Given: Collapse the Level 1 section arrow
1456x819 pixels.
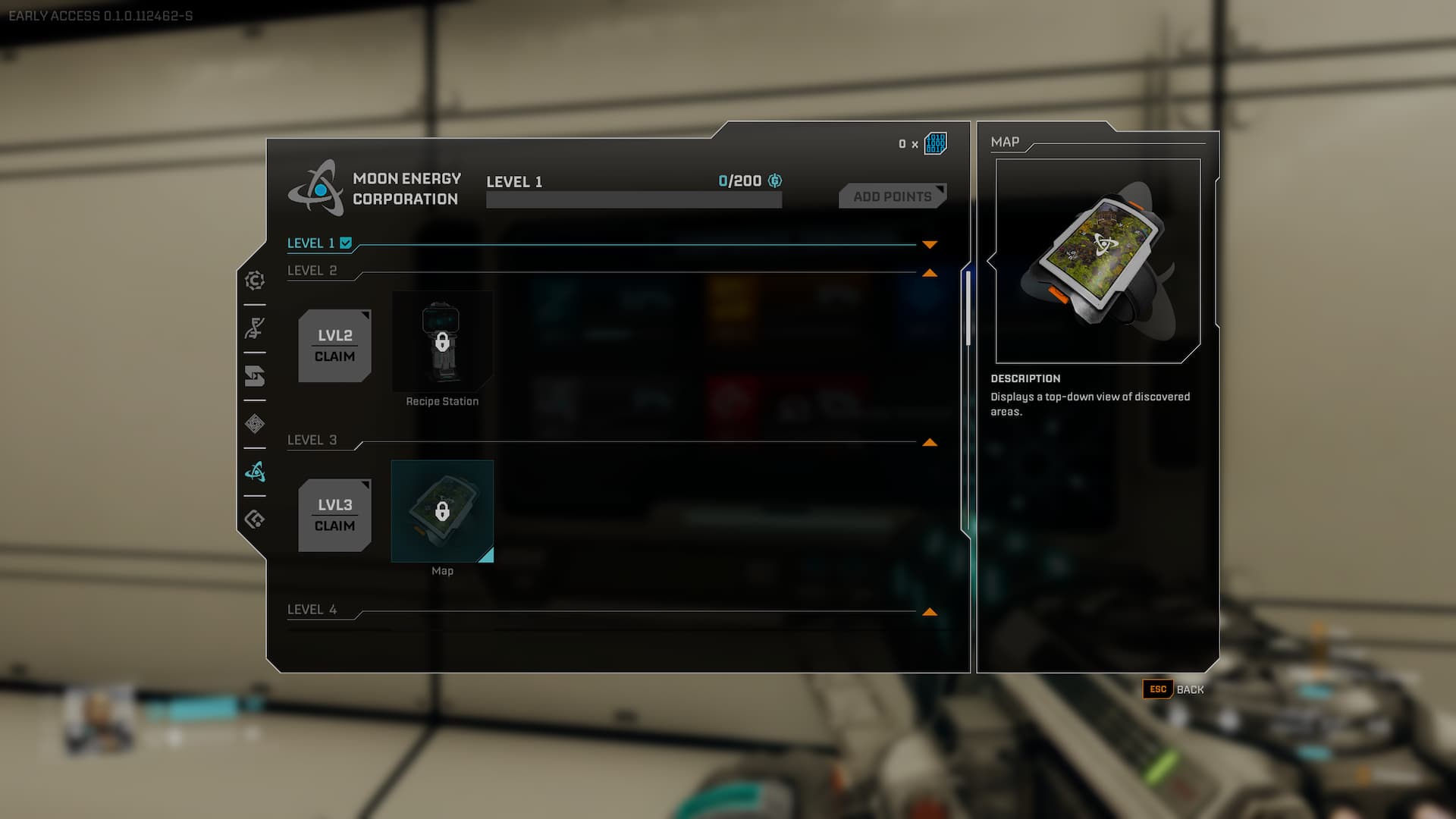Looking at the screenshot, I should pyautogui.click(x=930, y=244).
